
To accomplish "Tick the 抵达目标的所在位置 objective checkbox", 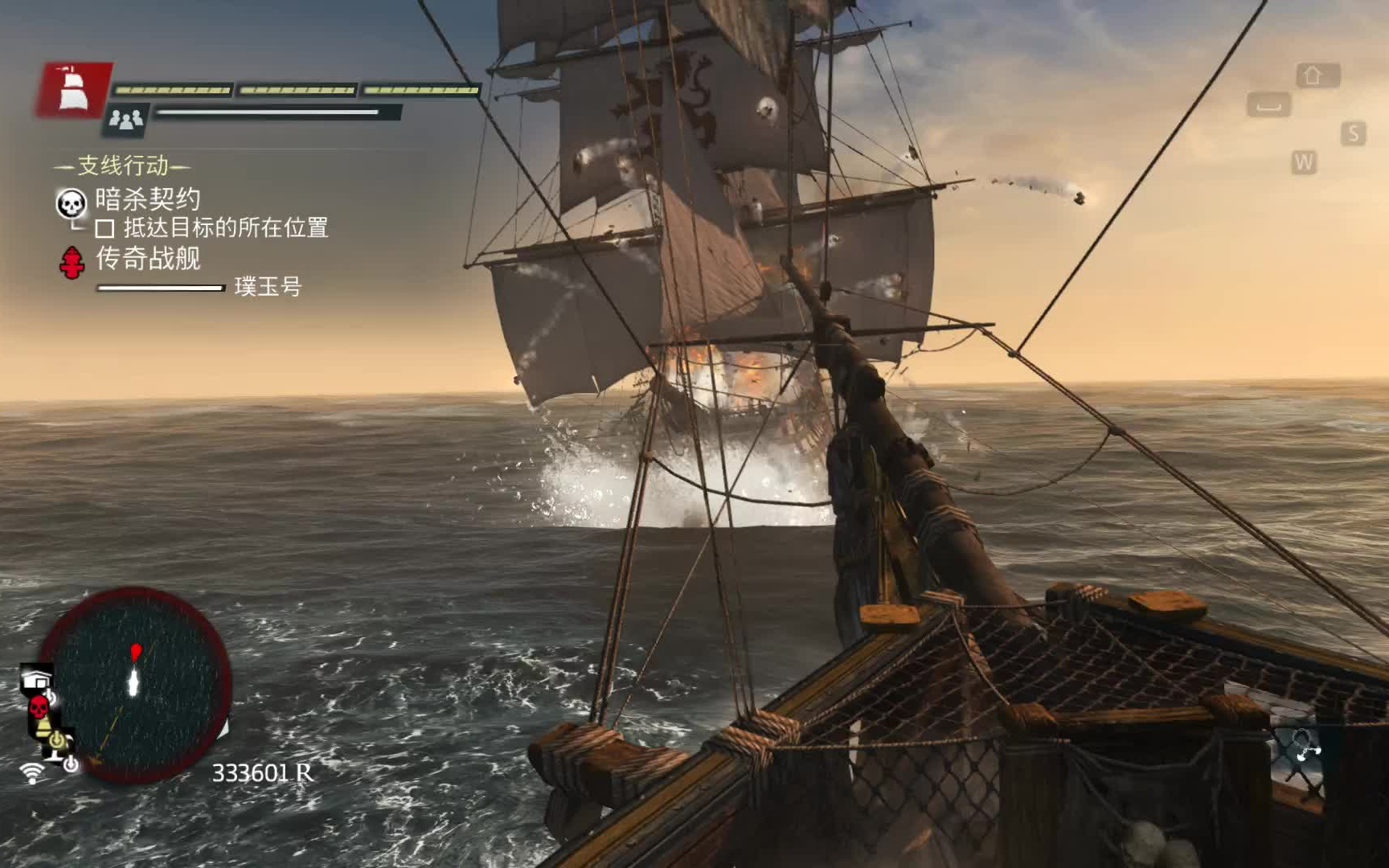I will [104, 229].
